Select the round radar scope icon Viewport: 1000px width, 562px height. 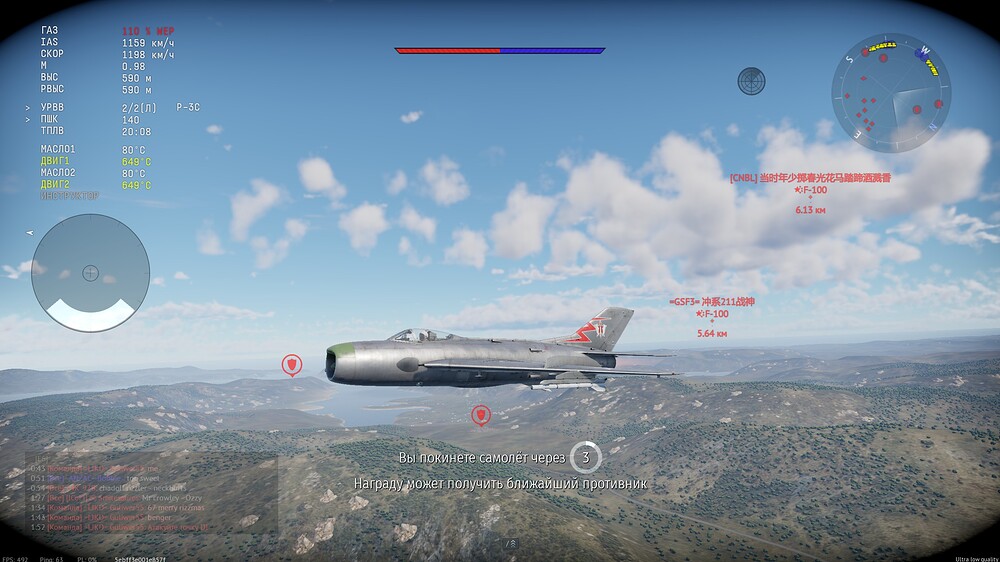click(751, 81)
